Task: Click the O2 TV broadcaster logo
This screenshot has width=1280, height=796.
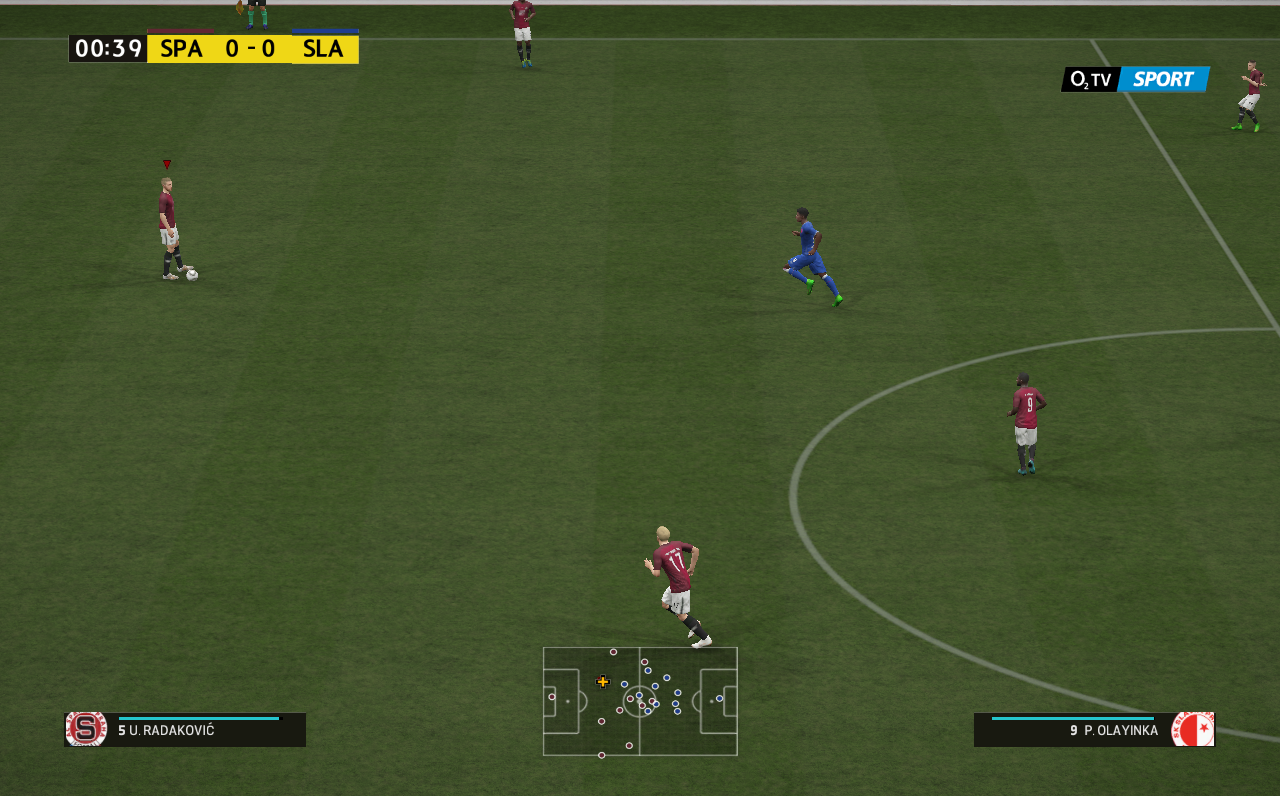Action: (x=1089, y=79)
